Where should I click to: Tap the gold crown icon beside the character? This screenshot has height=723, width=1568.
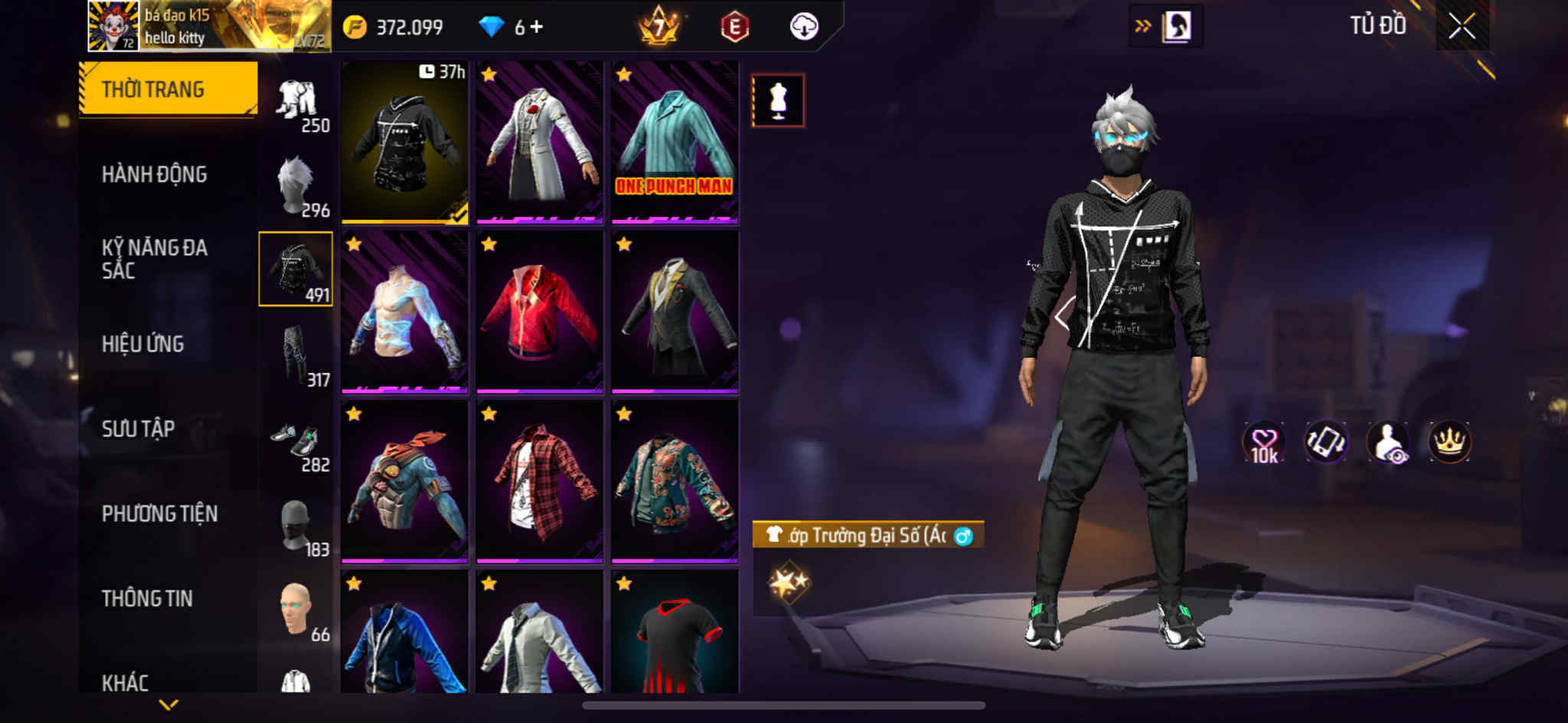tap(1449, 443)
